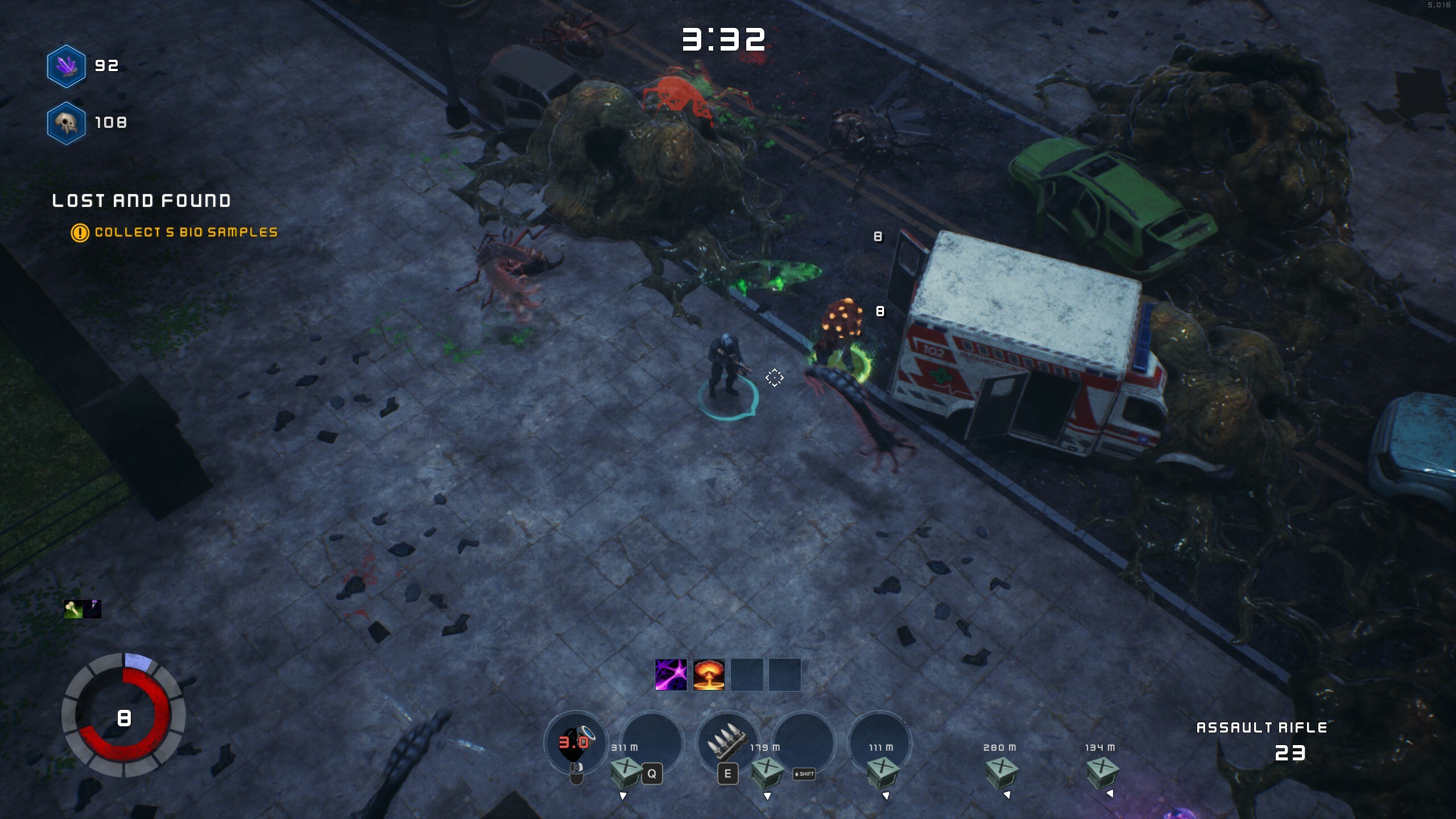Click the skull currency icon

tap(67, 123)
